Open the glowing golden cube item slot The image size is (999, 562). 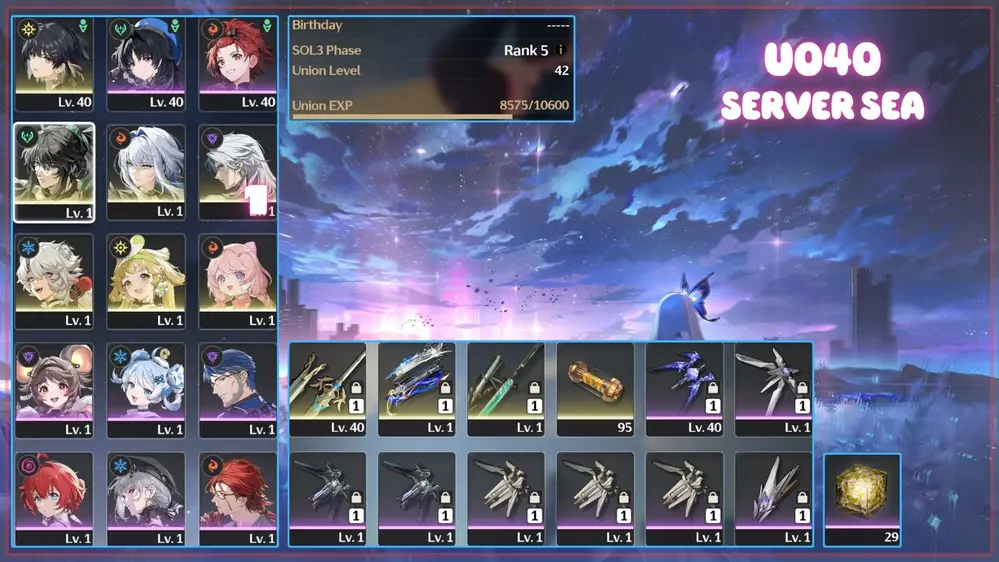pyautogui.click(x=862, y=499)
